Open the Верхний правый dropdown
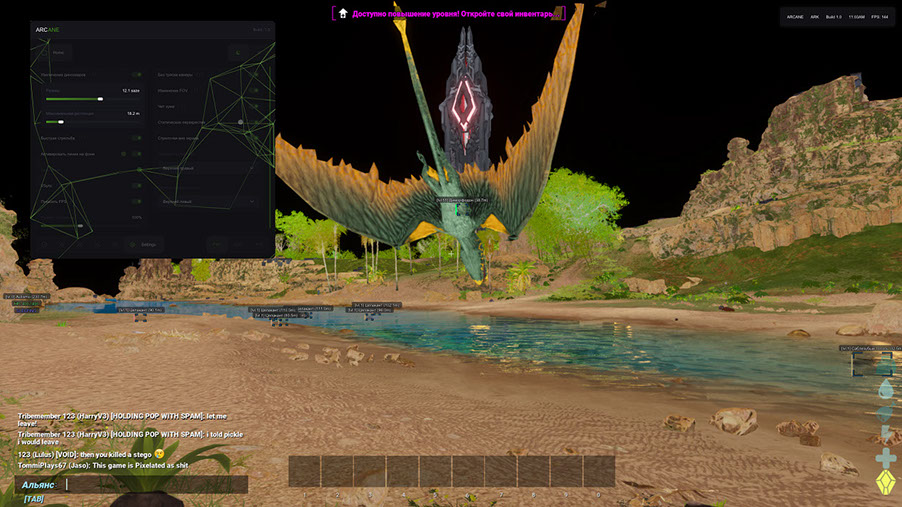Image resolution: width=902 pixels, height=507 pixels. pos(208,168)
